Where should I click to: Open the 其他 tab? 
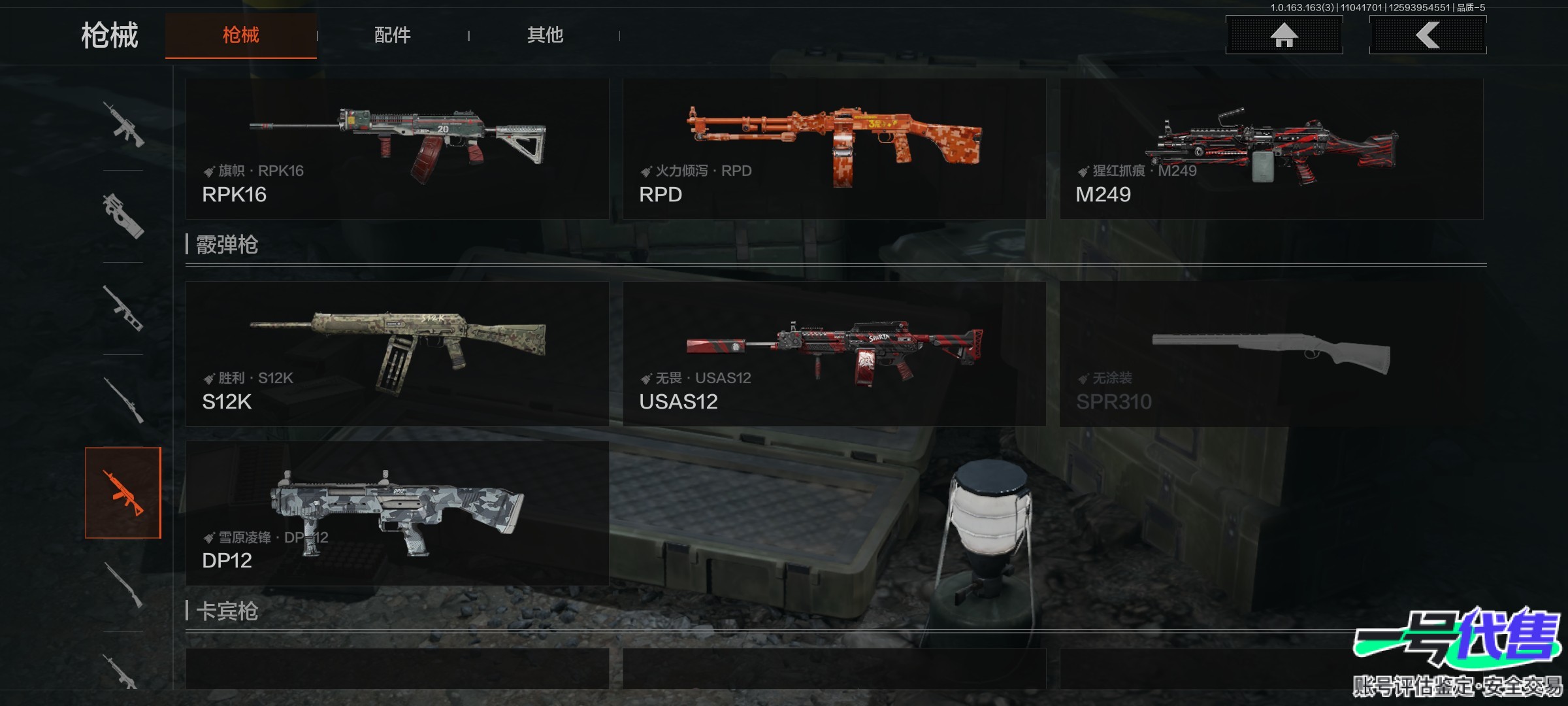coord(545,35)
